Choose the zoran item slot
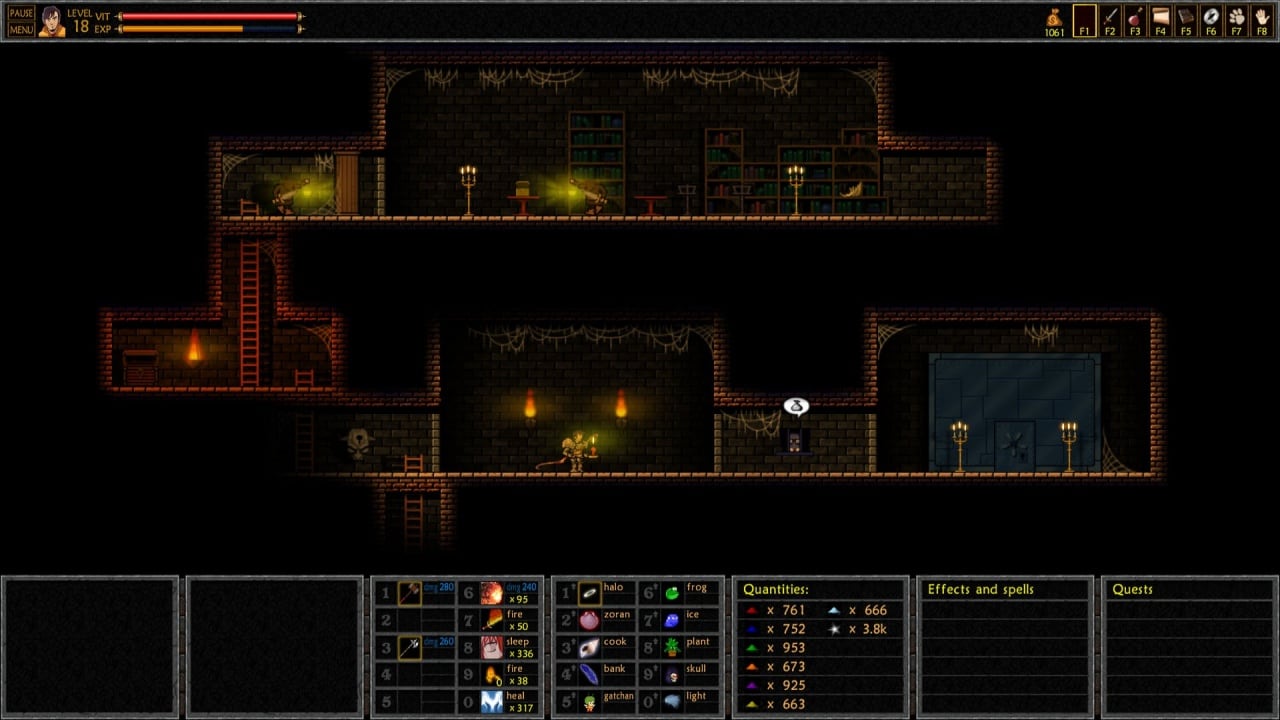 (x=590, y=620)
